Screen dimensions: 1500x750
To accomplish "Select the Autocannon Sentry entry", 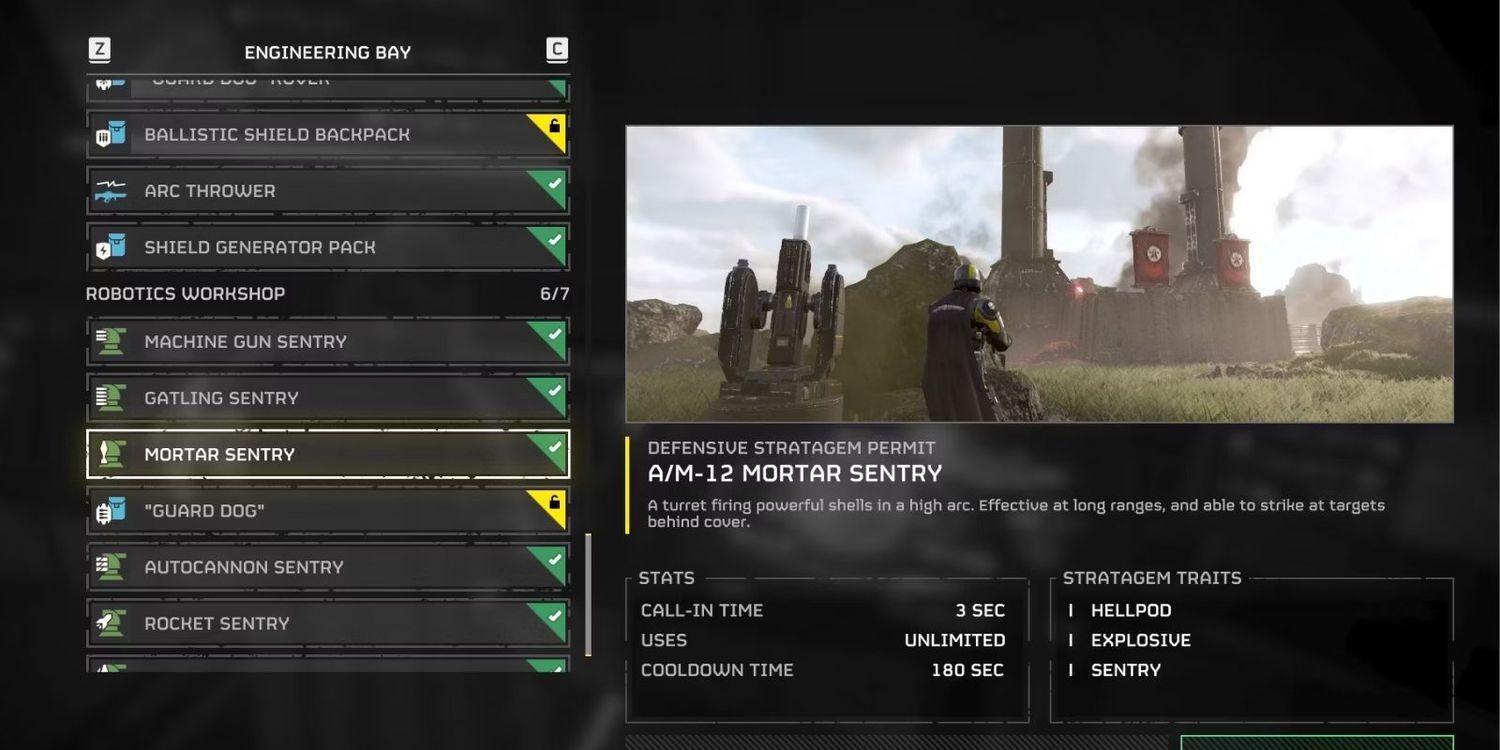I will [328, 567].
